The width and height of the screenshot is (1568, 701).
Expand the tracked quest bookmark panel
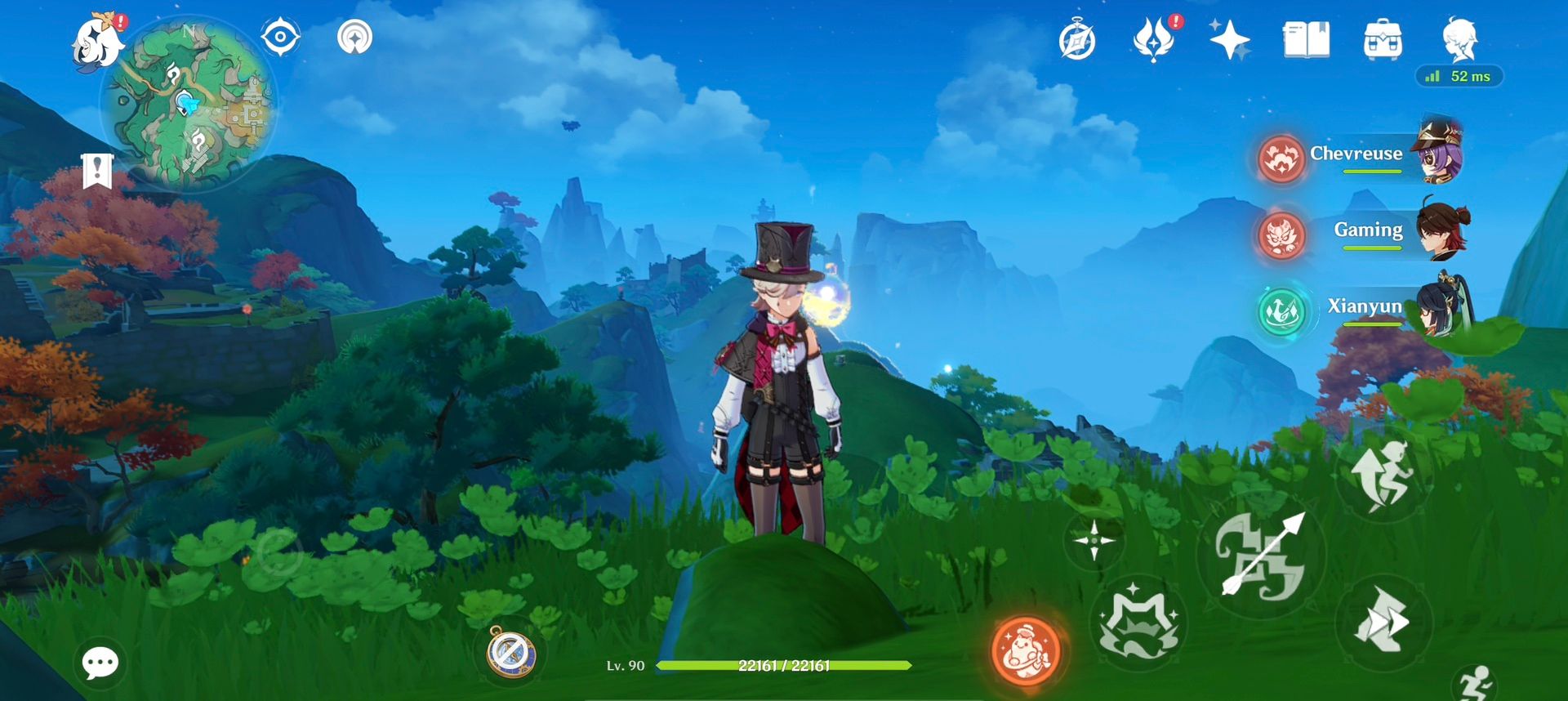click(x=98, y=172)
